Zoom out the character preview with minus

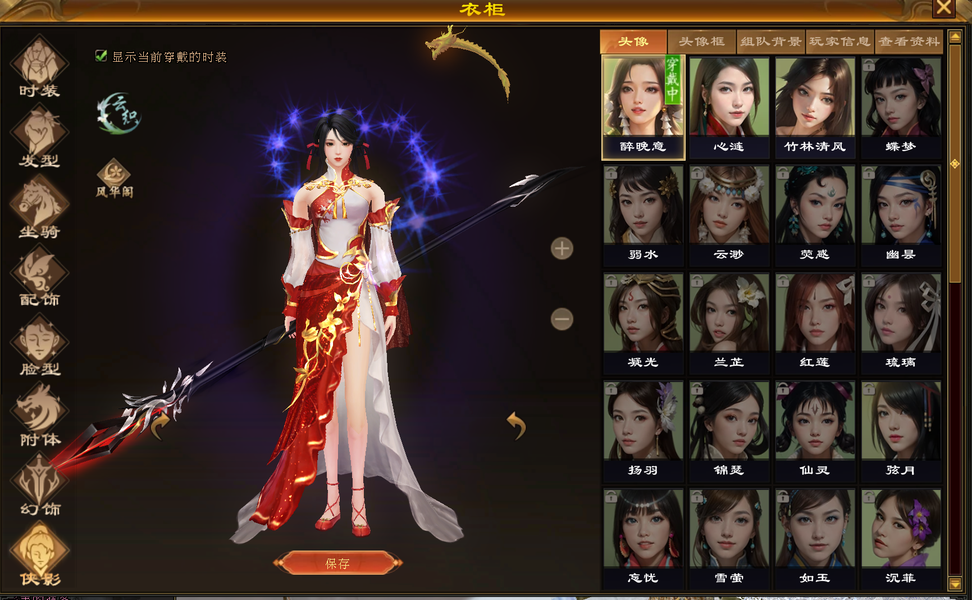[562, 319]
